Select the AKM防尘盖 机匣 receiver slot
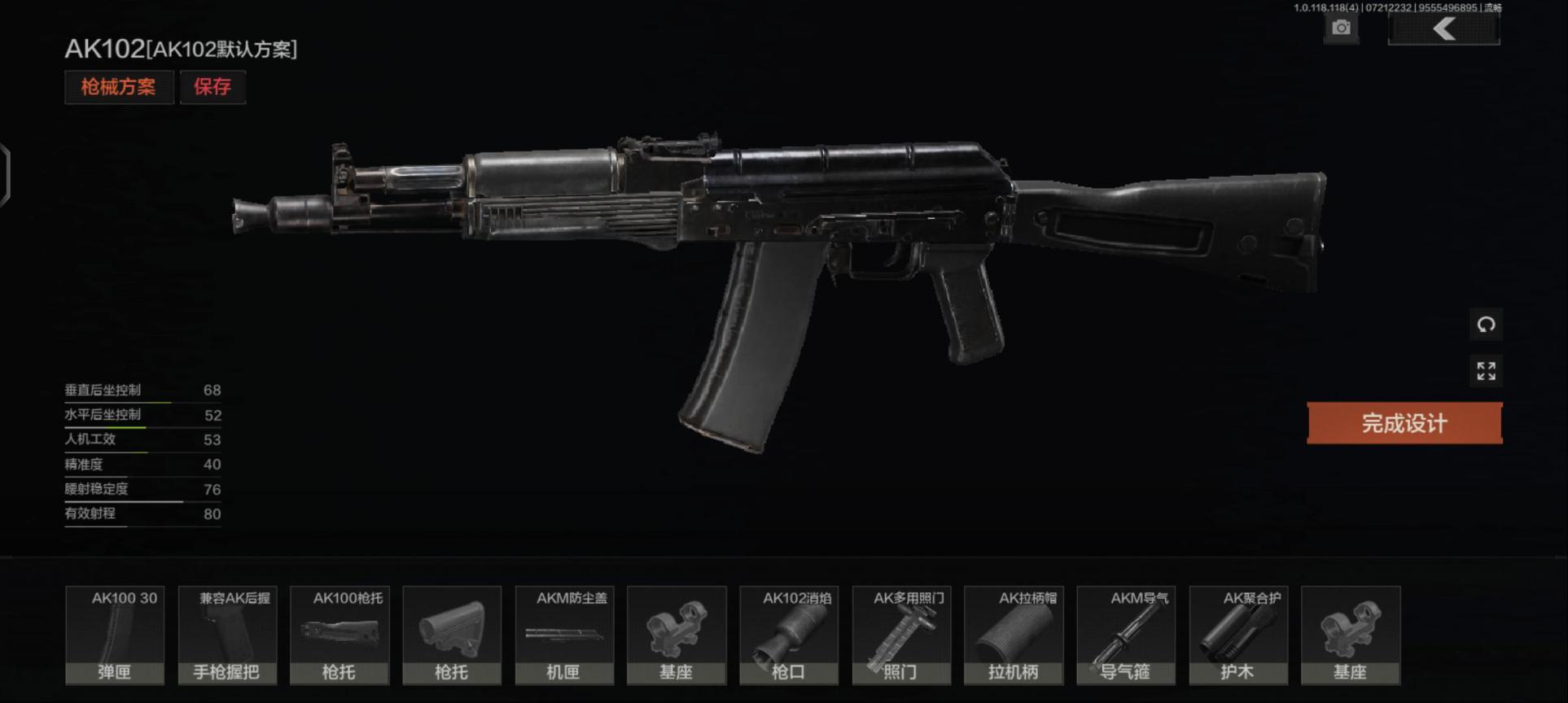This screenshot has width=1568, height=703. [564, 635]
